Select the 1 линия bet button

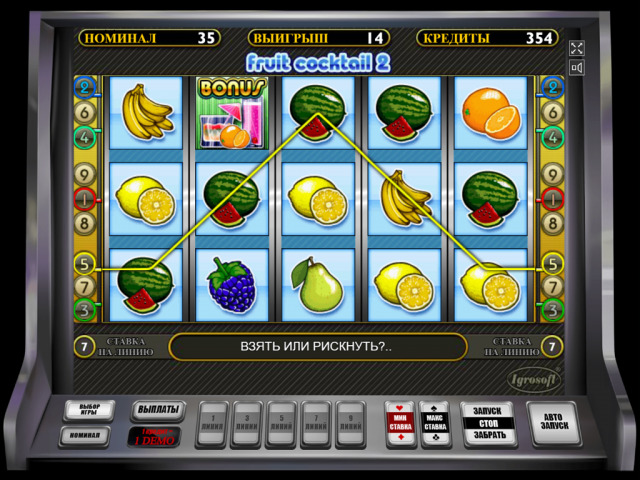point(213,423)
